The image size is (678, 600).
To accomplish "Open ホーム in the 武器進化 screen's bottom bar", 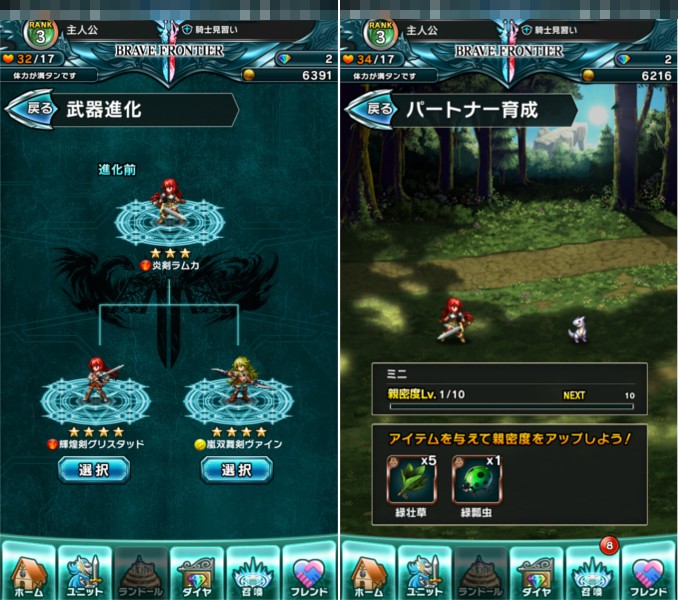I will point(28,573).
